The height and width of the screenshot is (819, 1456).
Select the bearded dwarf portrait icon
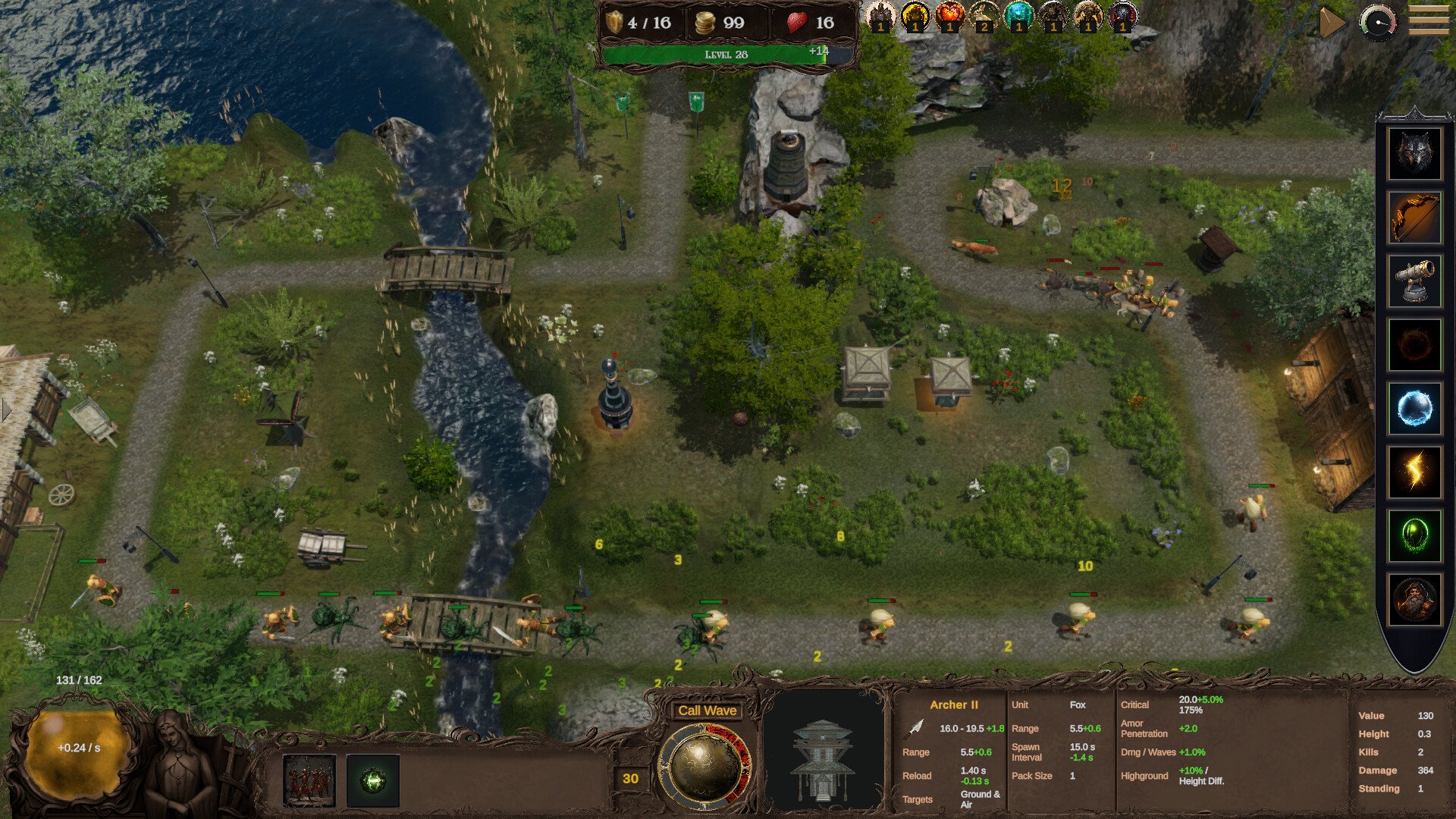(x=1414, y=599)
